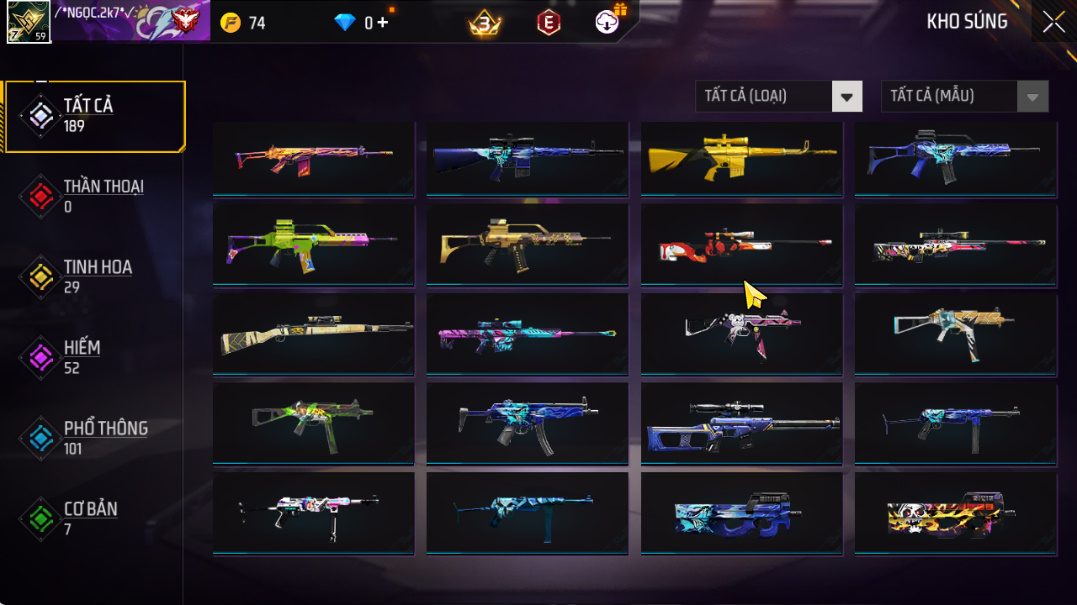Select the lime green rifle skin

coord(313,245)
